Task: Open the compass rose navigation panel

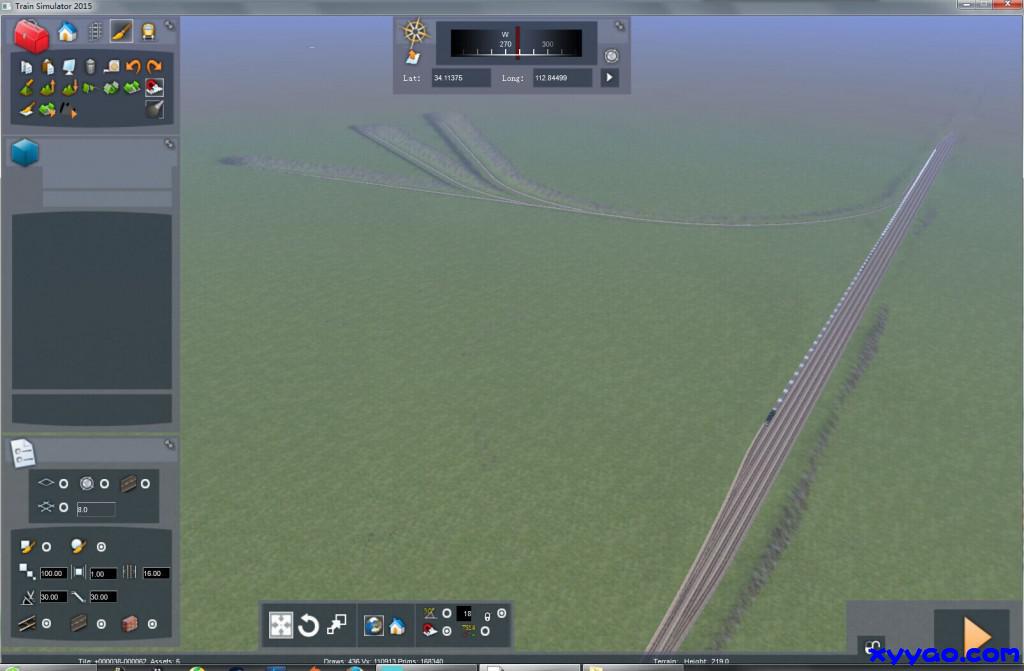Action: [415, 32]
